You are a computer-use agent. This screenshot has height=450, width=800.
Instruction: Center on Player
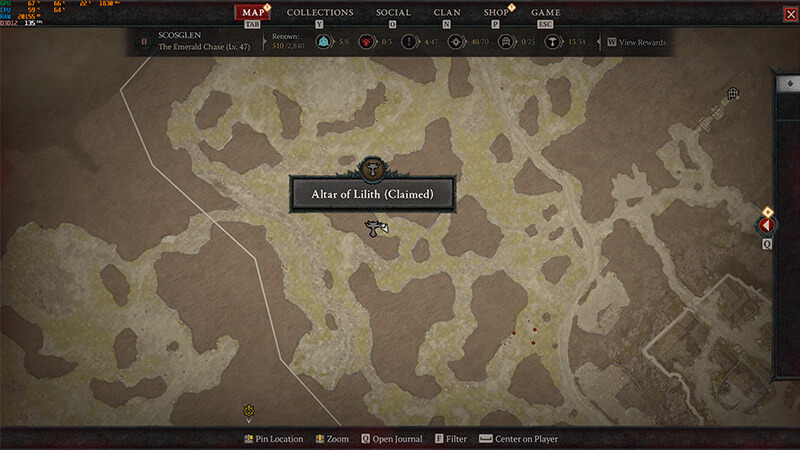[x=519, y=439]
